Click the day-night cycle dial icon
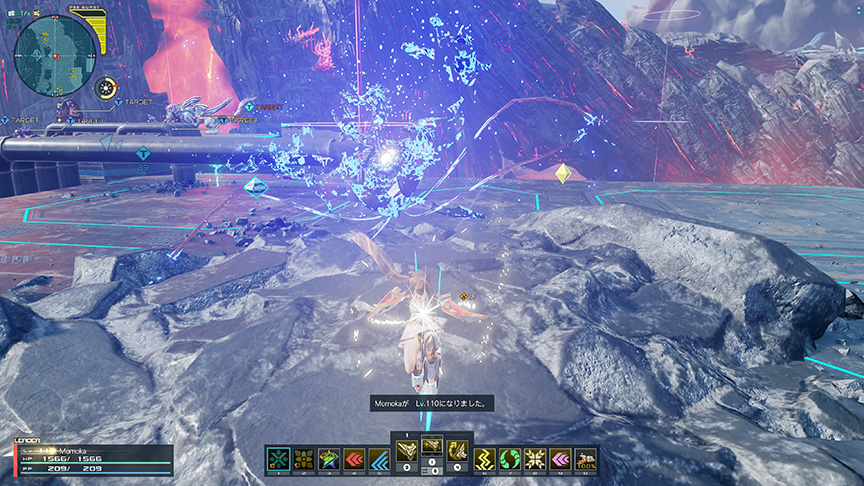The width and height of the screenshot is (864, 486). [x=106, y=88]
